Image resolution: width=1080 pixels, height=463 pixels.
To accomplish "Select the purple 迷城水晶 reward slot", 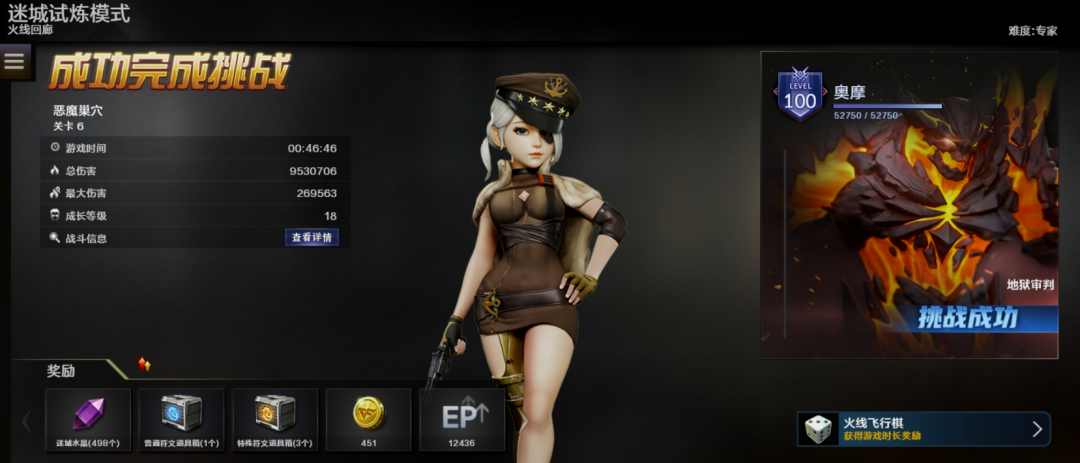I will [x=88, y=420].
